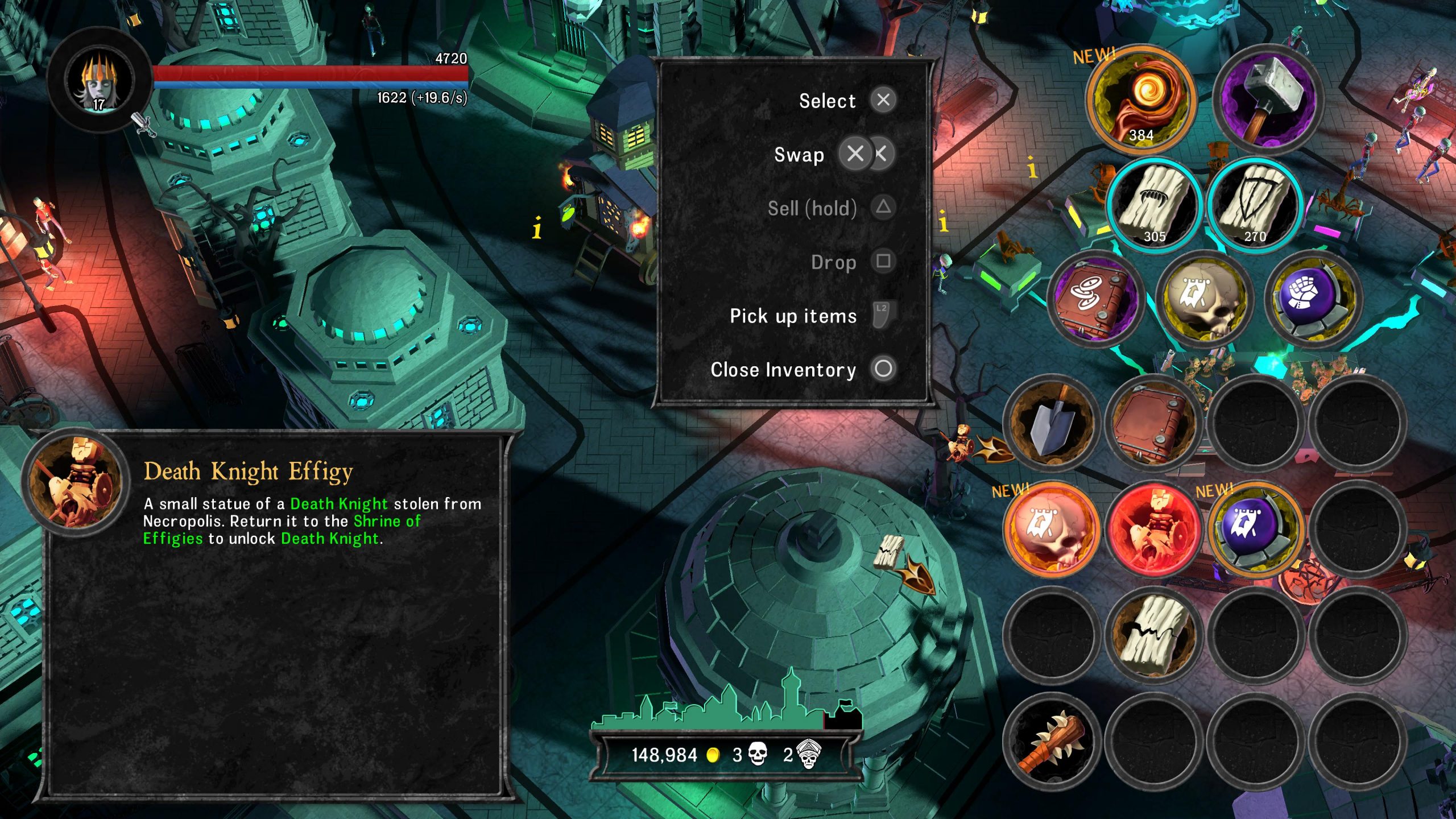Select the yellow-backed banner skull slot
The height and width of the screenshot is (819, 1456).
(x=1205, y=298)
